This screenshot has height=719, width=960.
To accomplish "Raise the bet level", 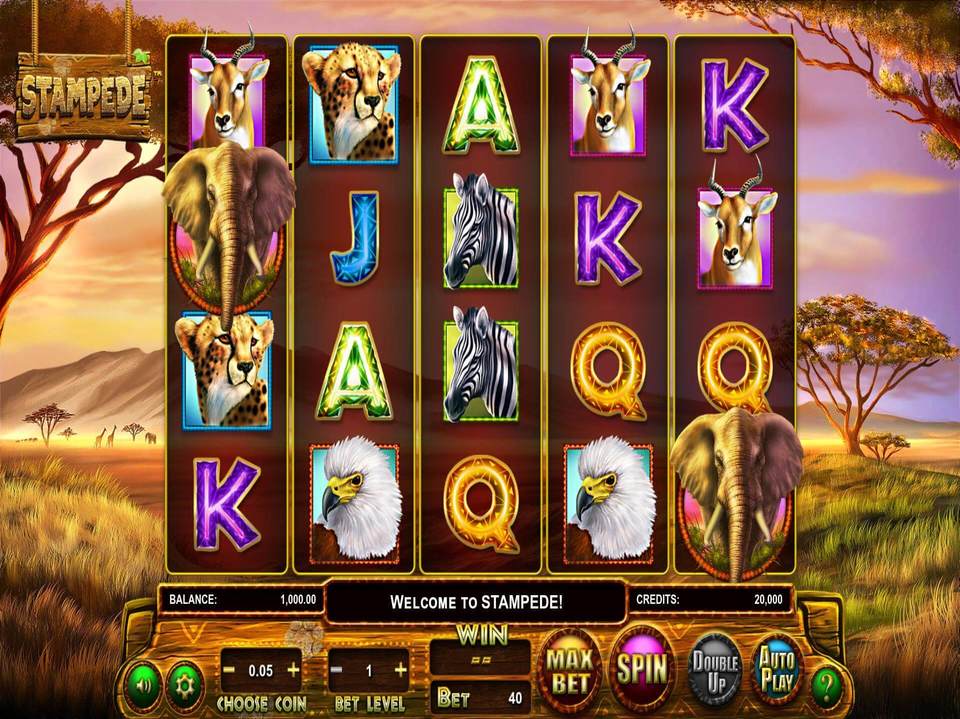I will click(400, 669).
